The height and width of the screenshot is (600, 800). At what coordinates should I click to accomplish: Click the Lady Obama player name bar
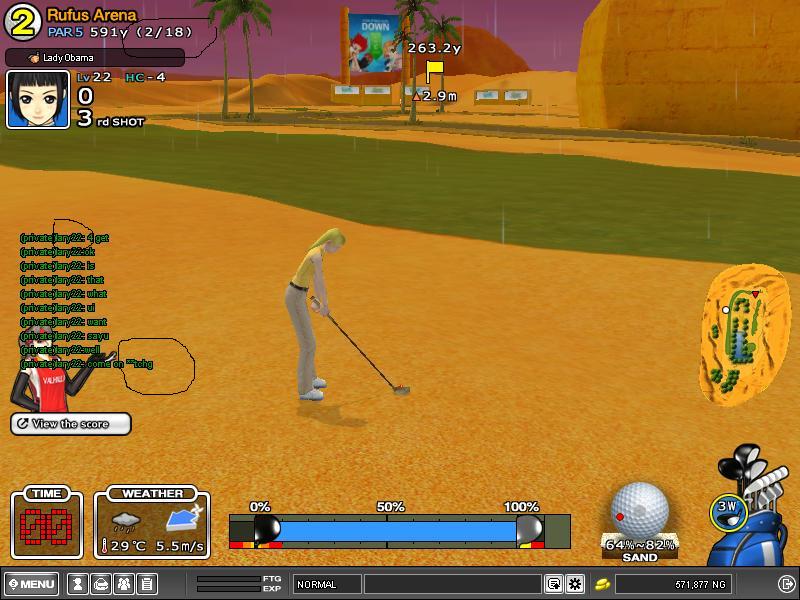click(x=95, y=58)
